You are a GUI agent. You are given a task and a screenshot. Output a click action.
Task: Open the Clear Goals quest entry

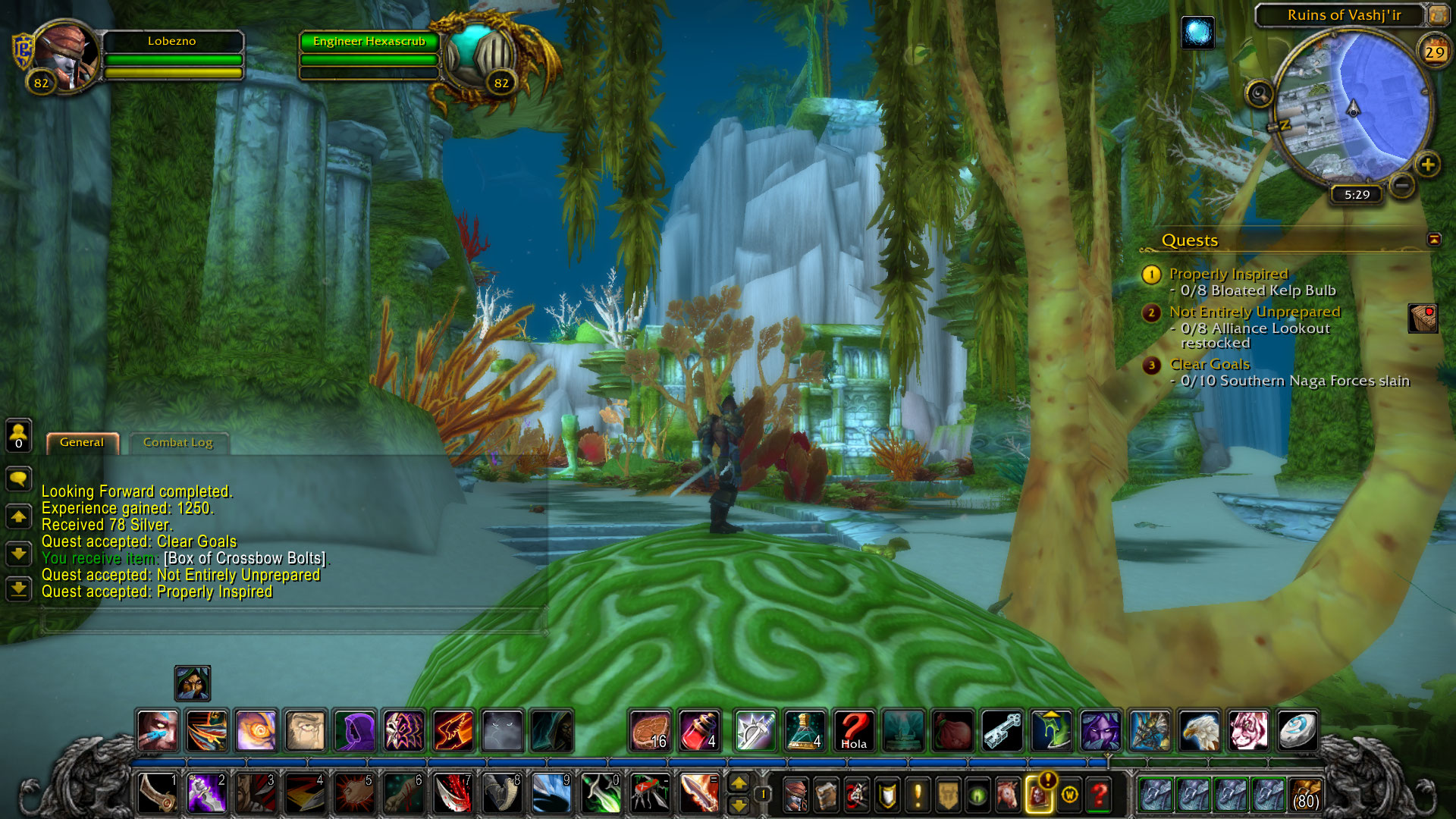pyautogui.click(x=1209, y=364)
